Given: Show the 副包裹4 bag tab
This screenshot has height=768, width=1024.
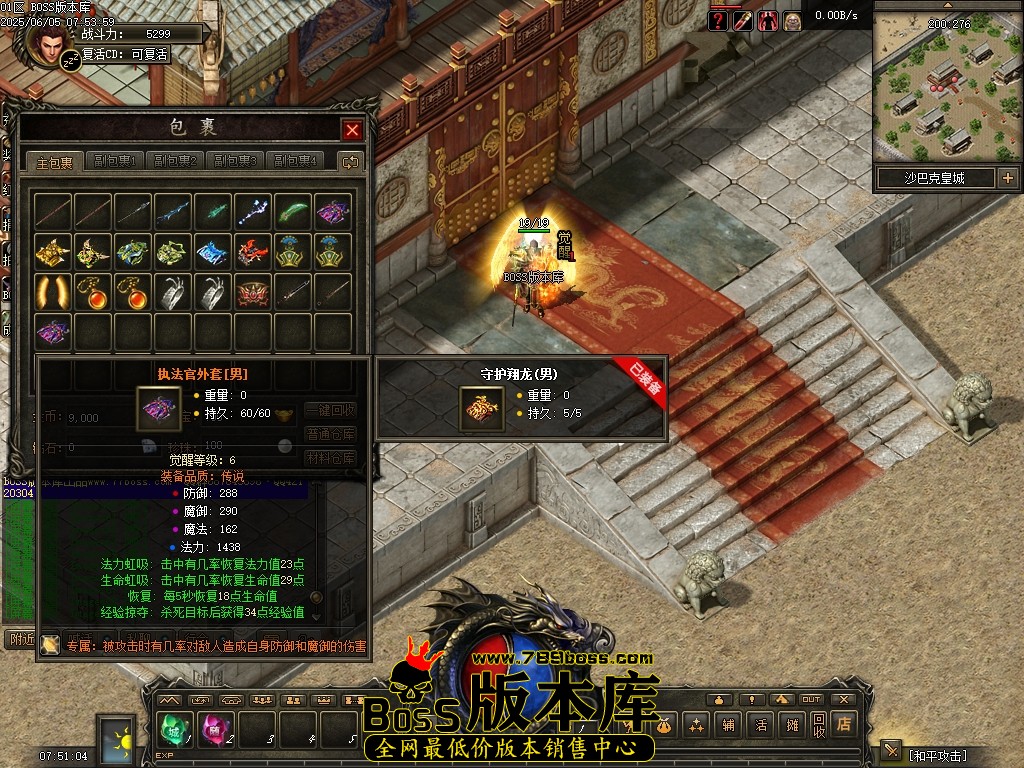Looking at the screenshot, I should tap(295, 161).
